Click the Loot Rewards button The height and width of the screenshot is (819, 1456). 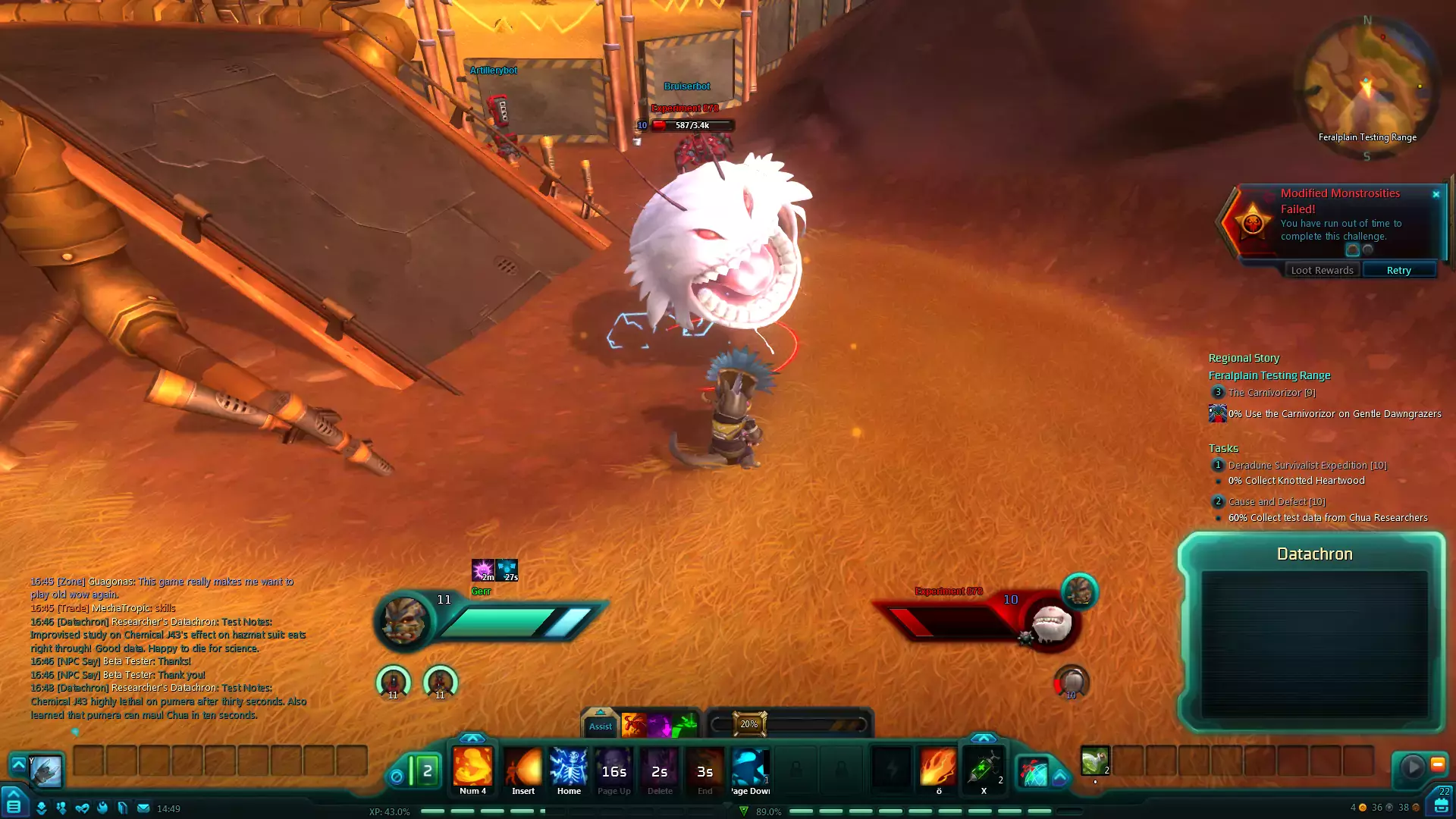[x=1322, y=271]
